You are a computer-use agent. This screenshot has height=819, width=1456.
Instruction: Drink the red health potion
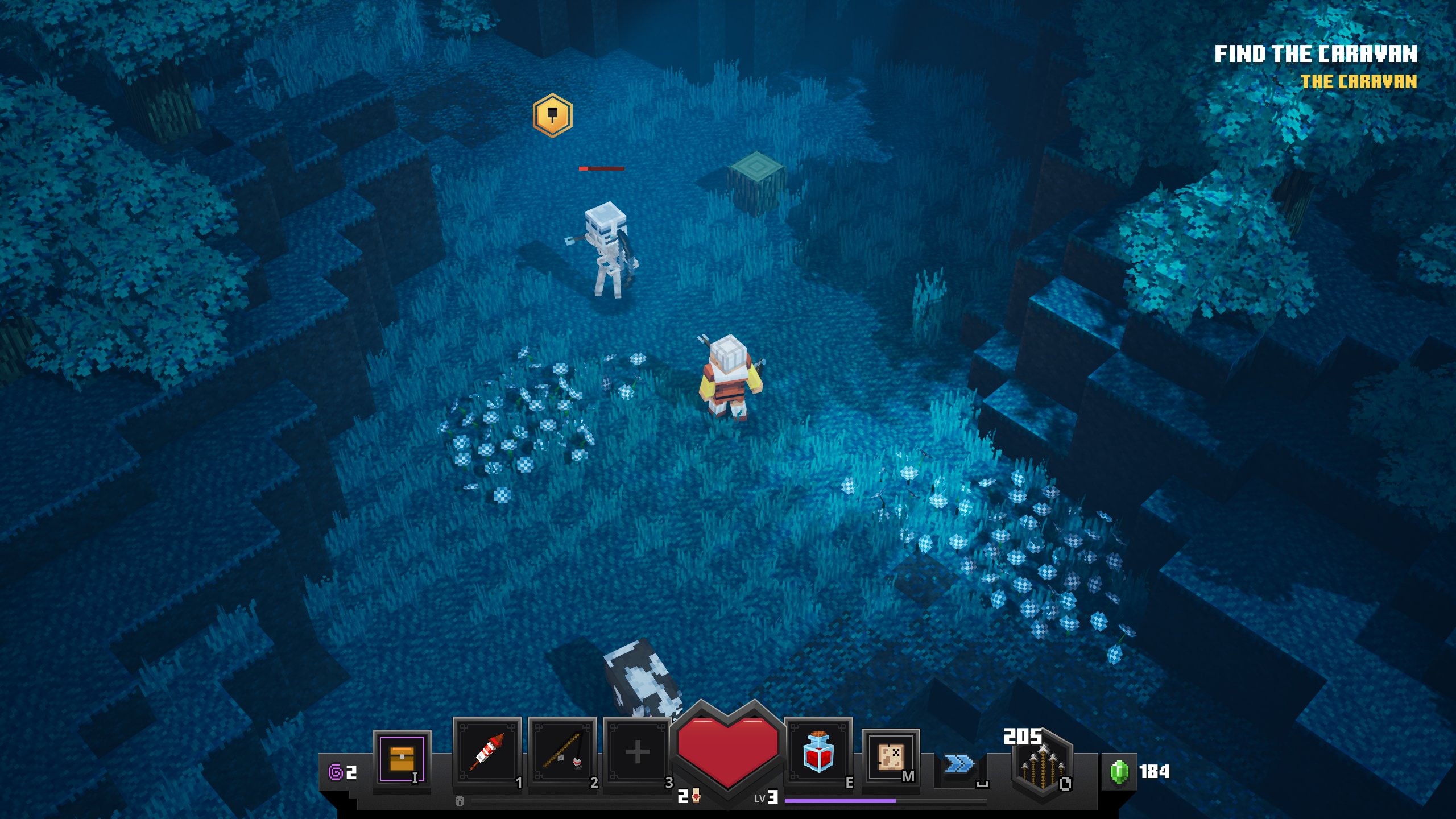click(x=818, y=751)
